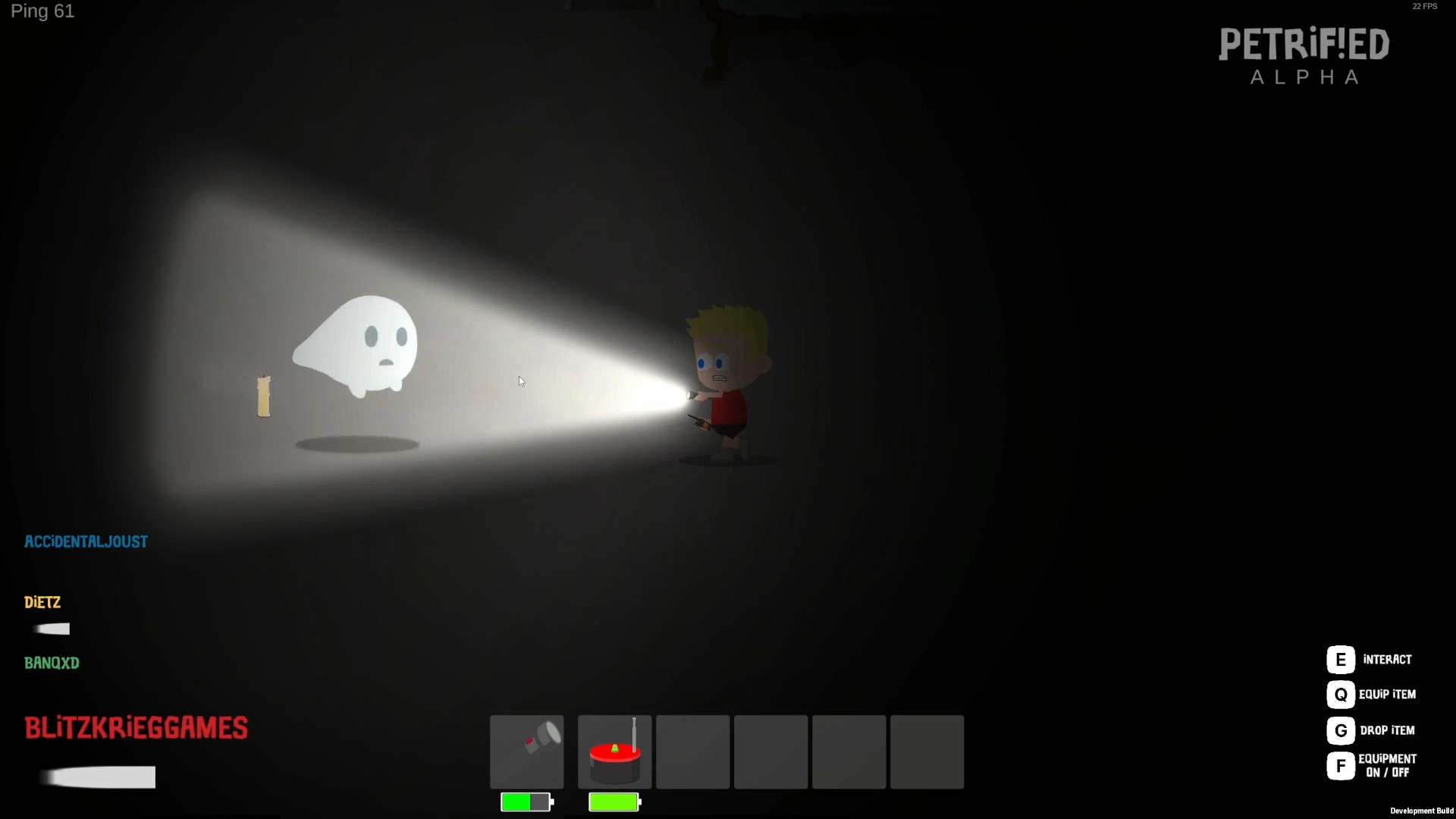Click the ACCIDENTALJOUST player name
The image size is (1456, 819).
pos(86,541)
